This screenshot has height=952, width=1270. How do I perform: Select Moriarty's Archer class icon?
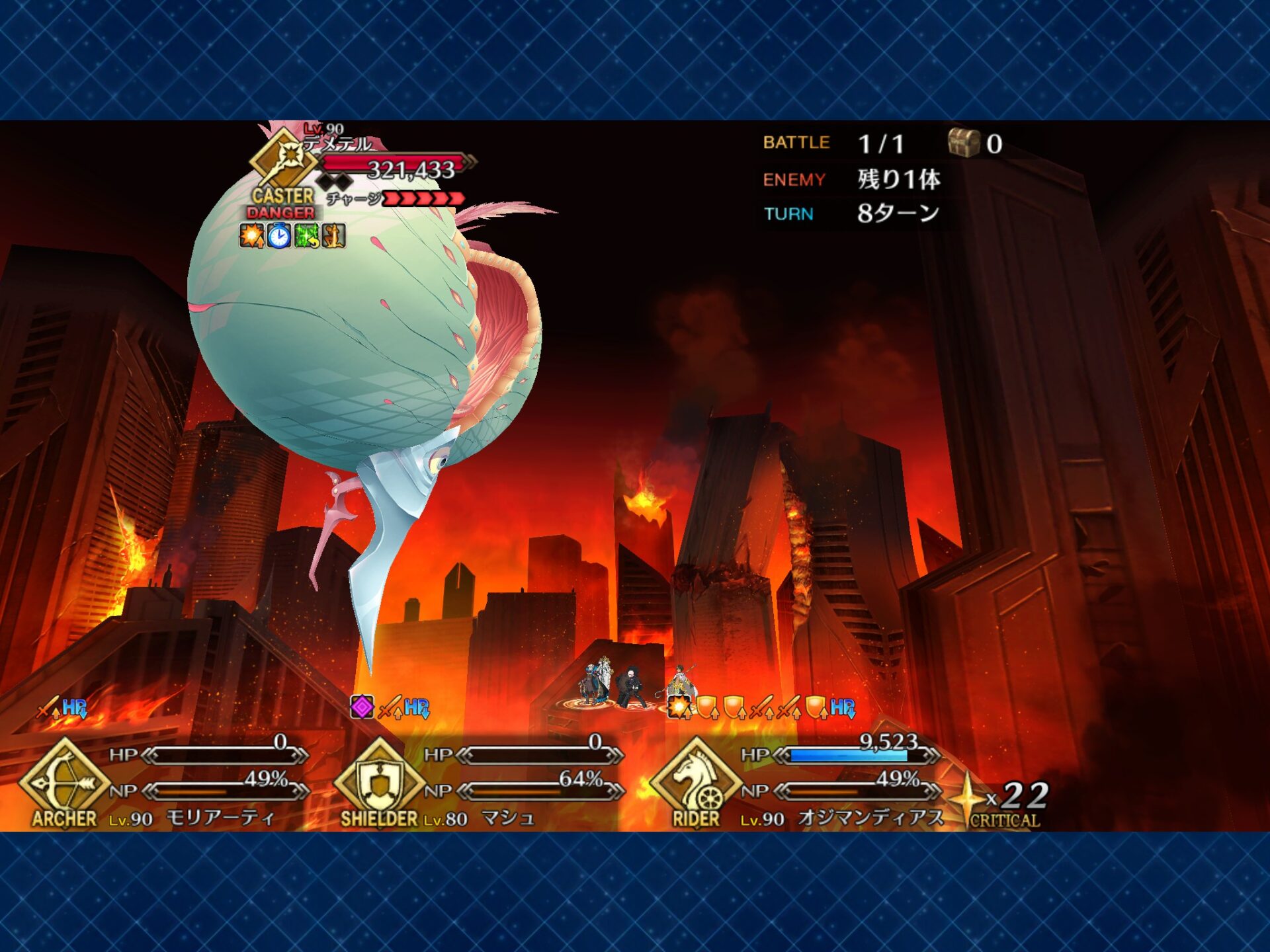pos(64,782)
